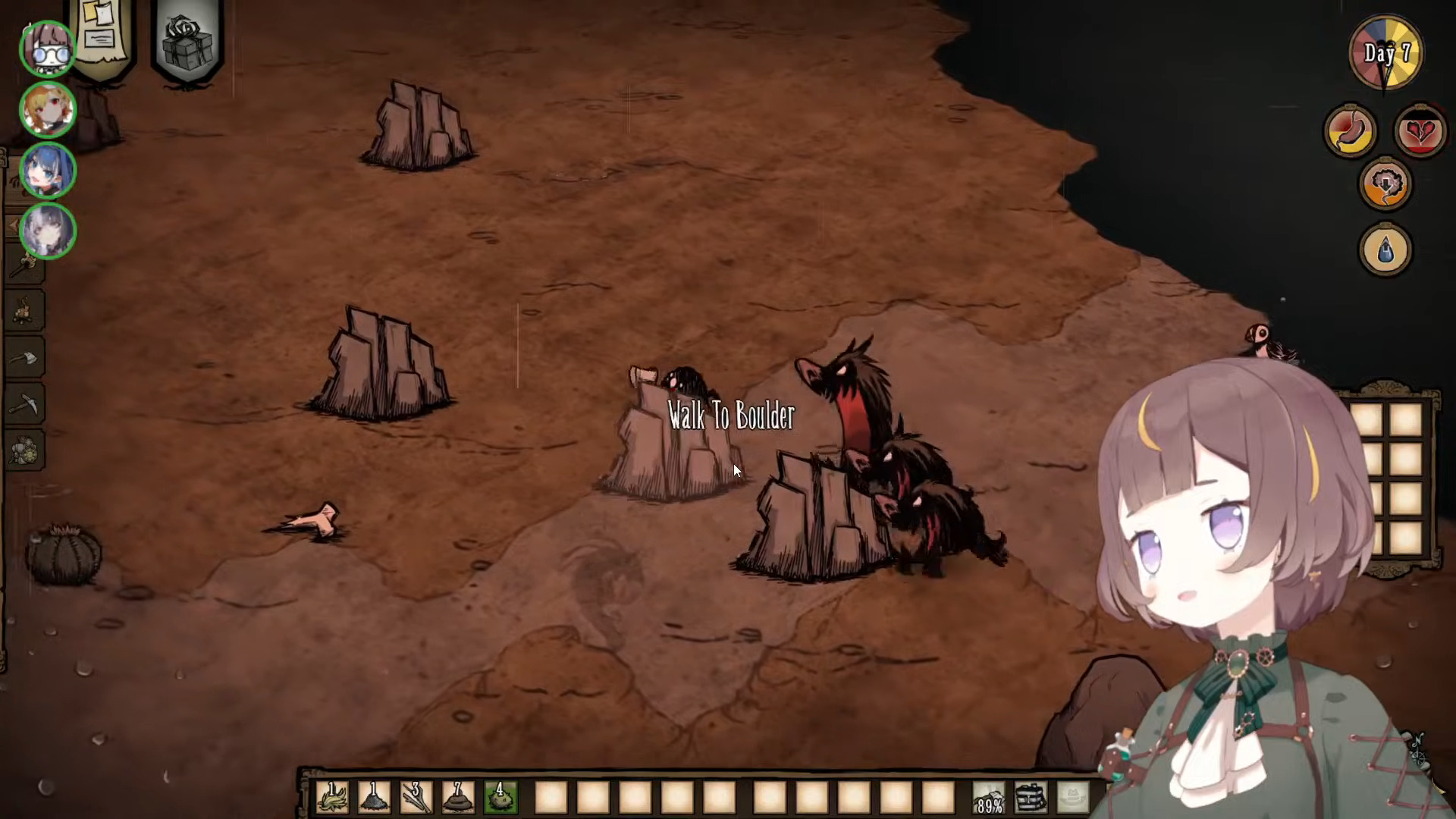Pick the ashes pile in the inventory
1456x819 pixels.
[374, 798]
